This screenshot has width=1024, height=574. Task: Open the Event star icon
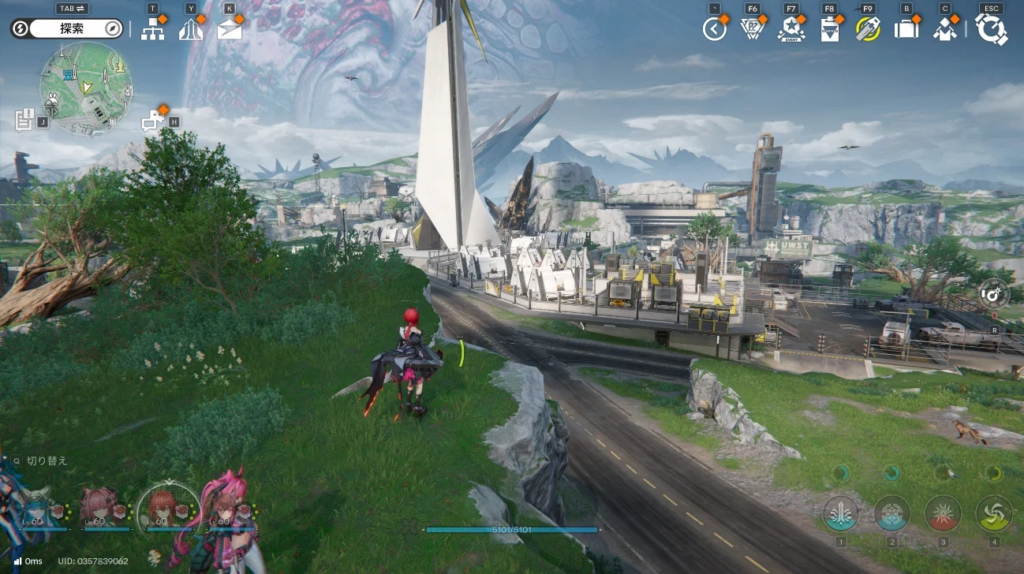(791, 29)
